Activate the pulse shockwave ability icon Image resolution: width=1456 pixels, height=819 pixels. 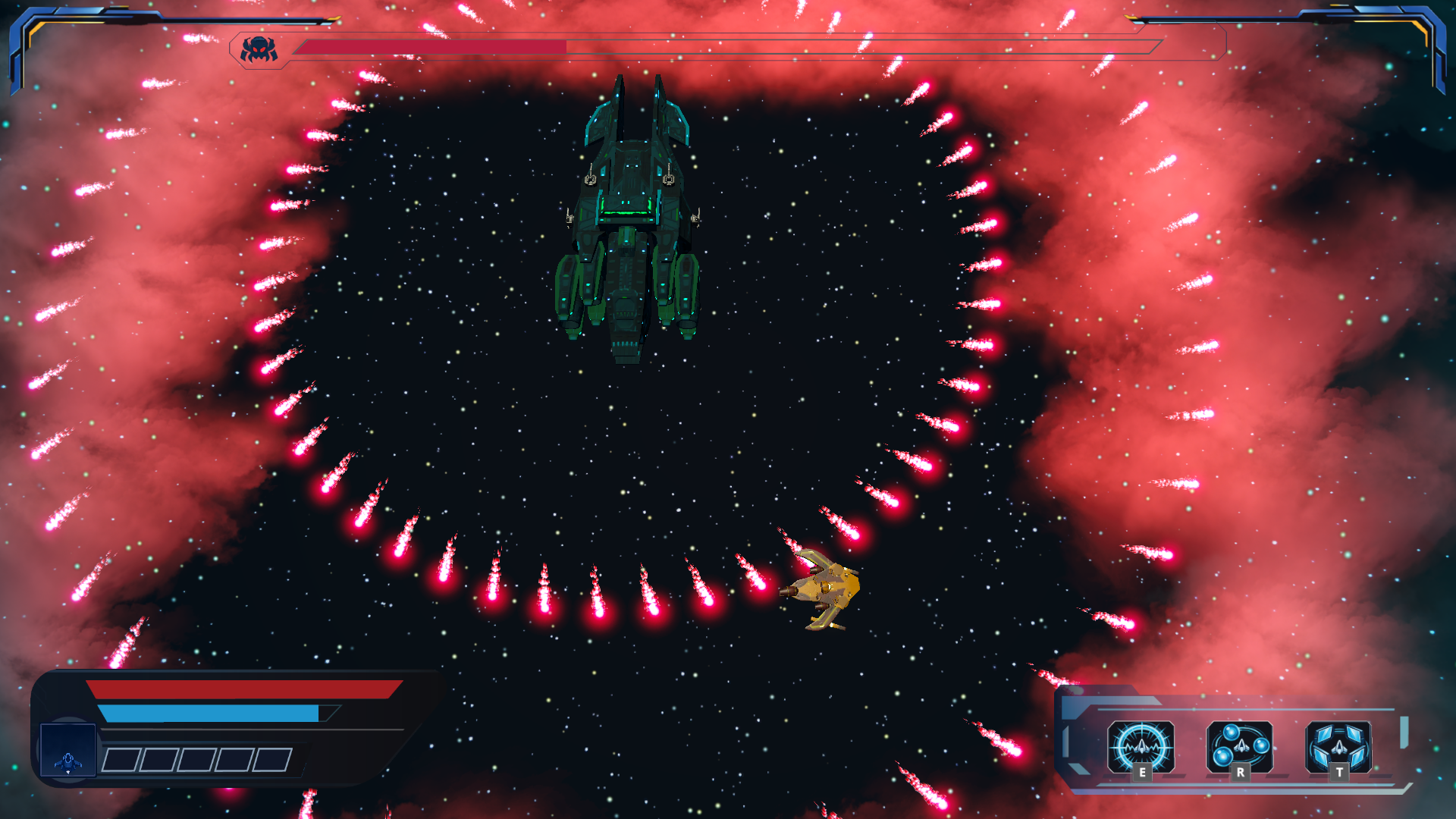(1141, 746)
